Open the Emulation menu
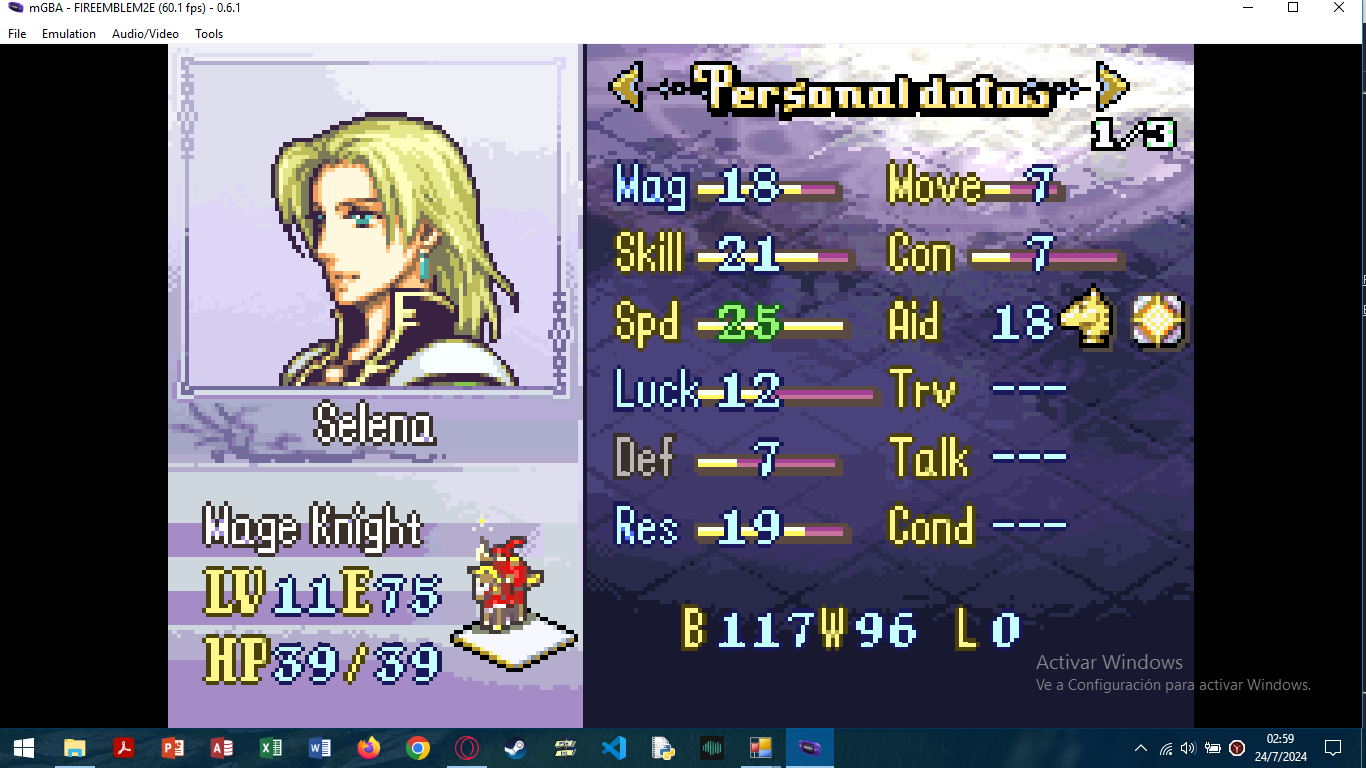 tap(69, 34)
